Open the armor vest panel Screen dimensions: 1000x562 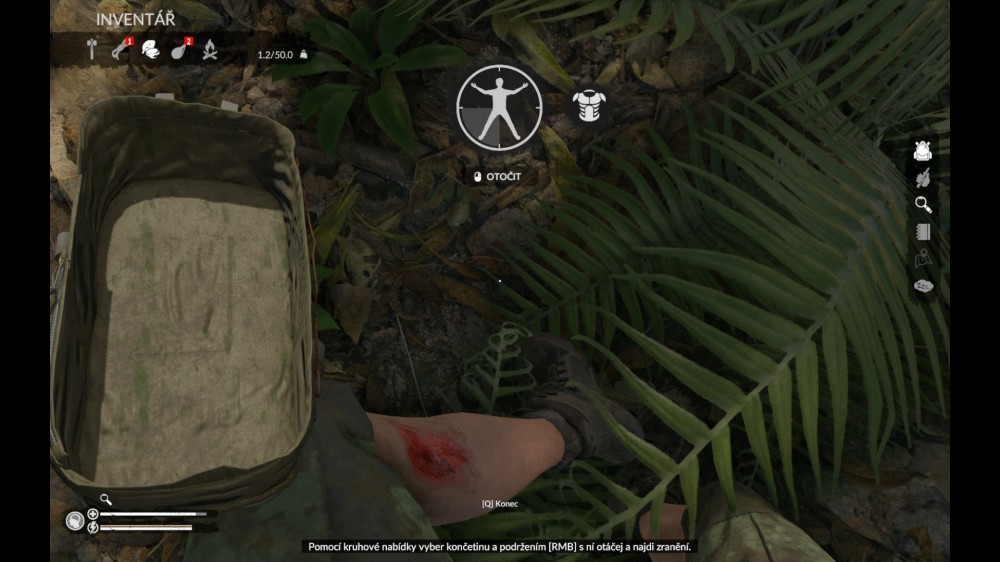(588, 106)
